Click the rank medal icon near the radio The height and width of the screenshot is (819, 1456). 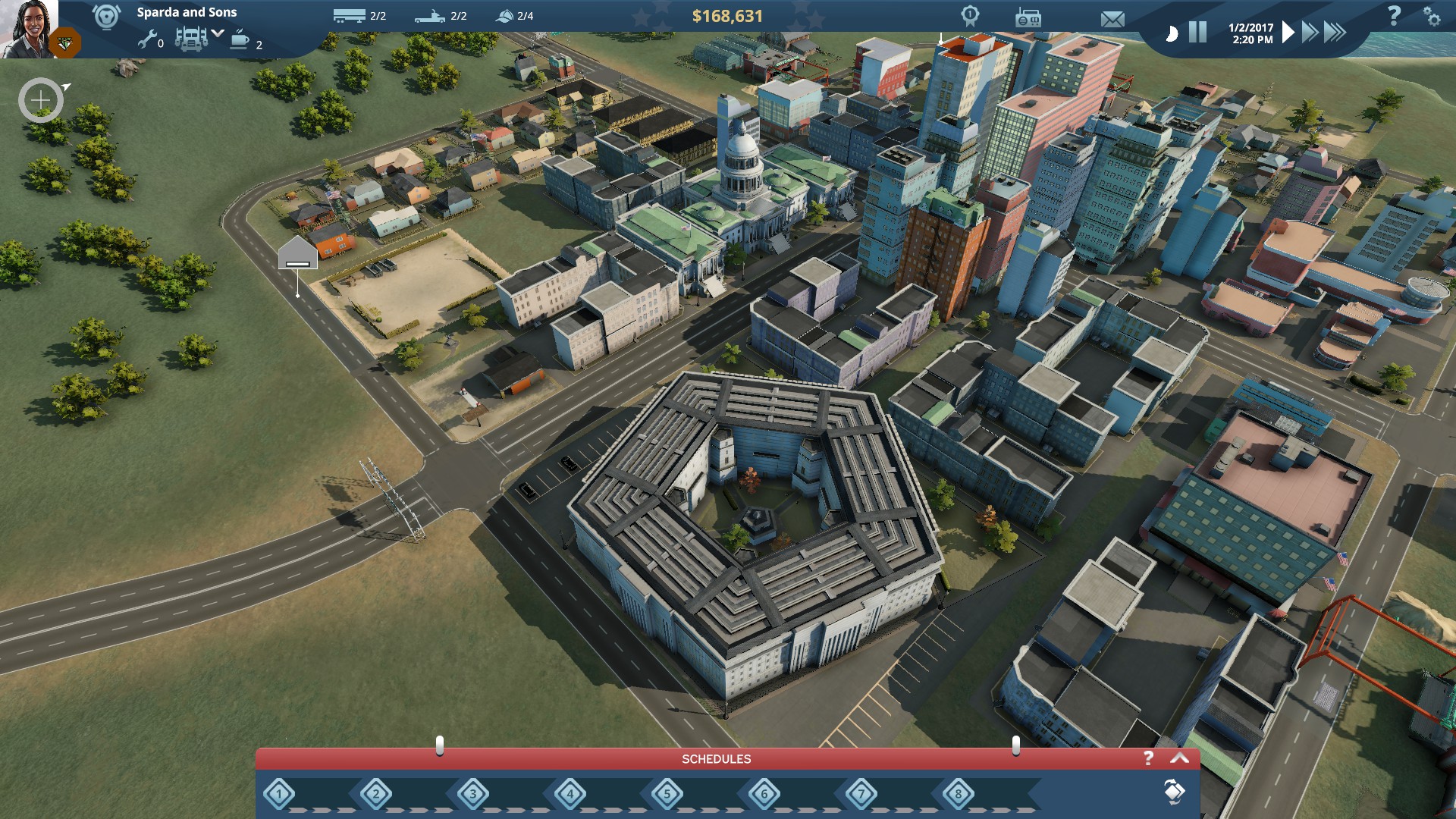click(971, 17)
